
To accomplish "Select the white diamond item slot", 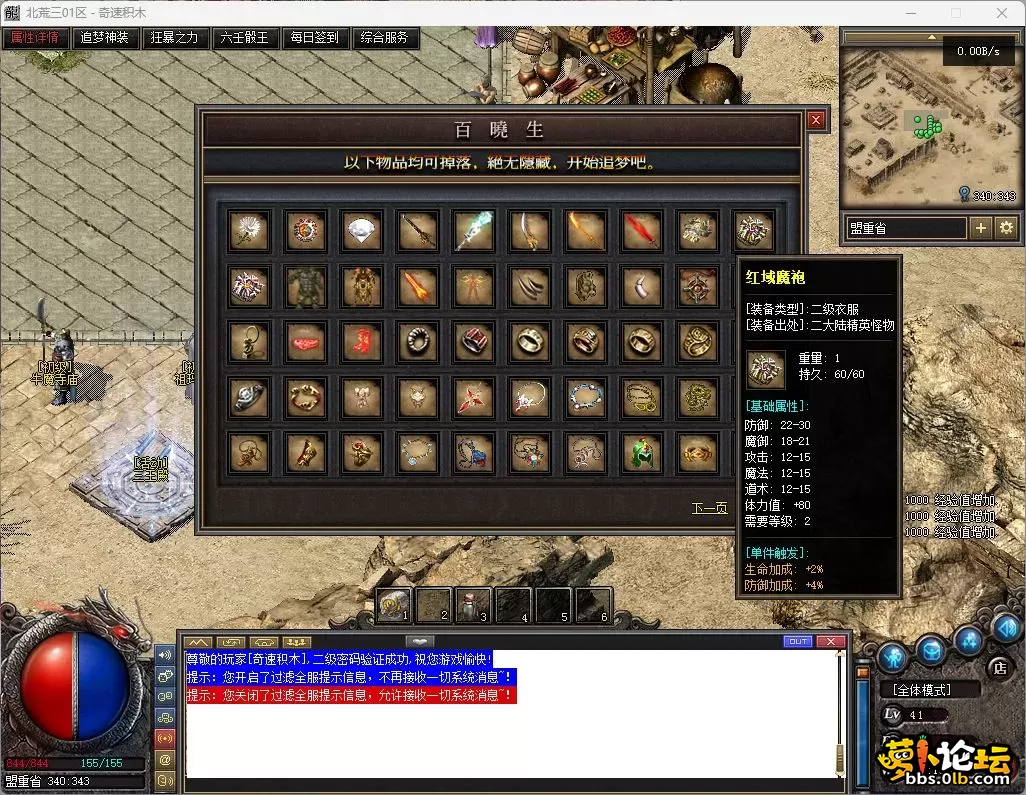I will [x=359, y=231].
